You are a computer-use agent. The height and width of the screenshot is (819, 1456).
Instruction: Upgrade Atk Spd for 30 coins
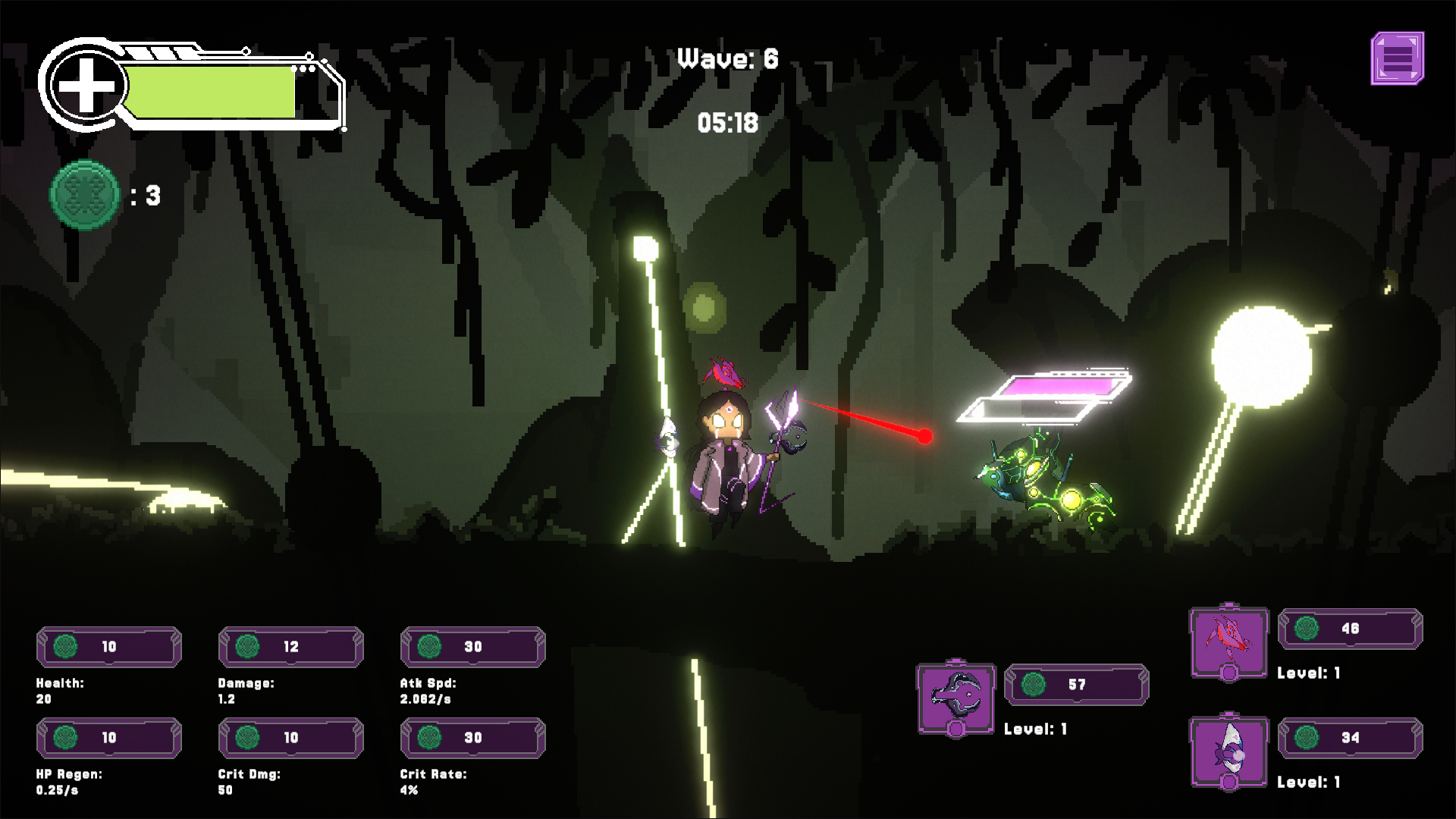[x=473, y=647]
